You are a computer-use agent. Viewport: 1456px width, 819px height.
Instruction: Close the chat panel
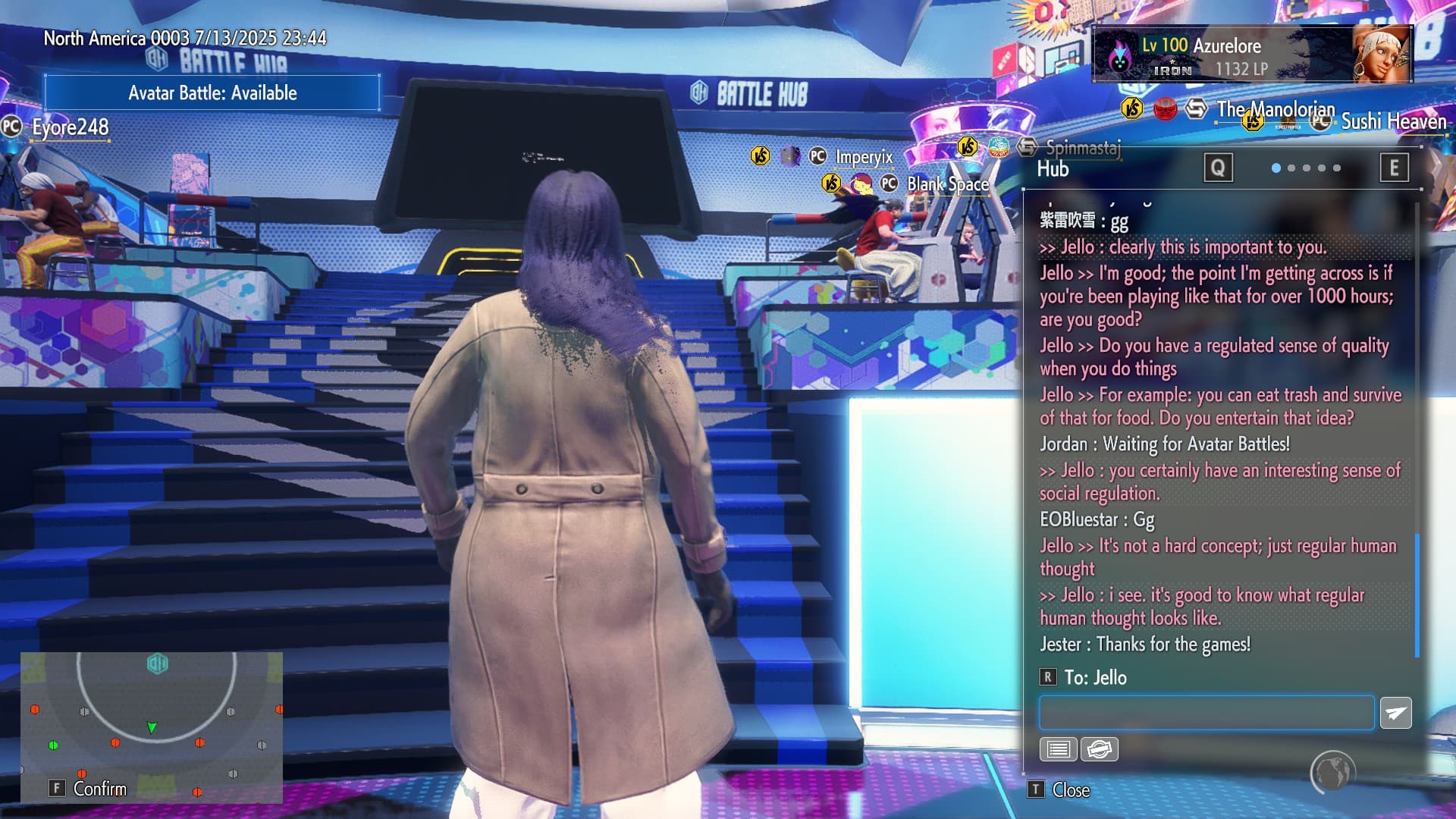[x=1061, y=790]
